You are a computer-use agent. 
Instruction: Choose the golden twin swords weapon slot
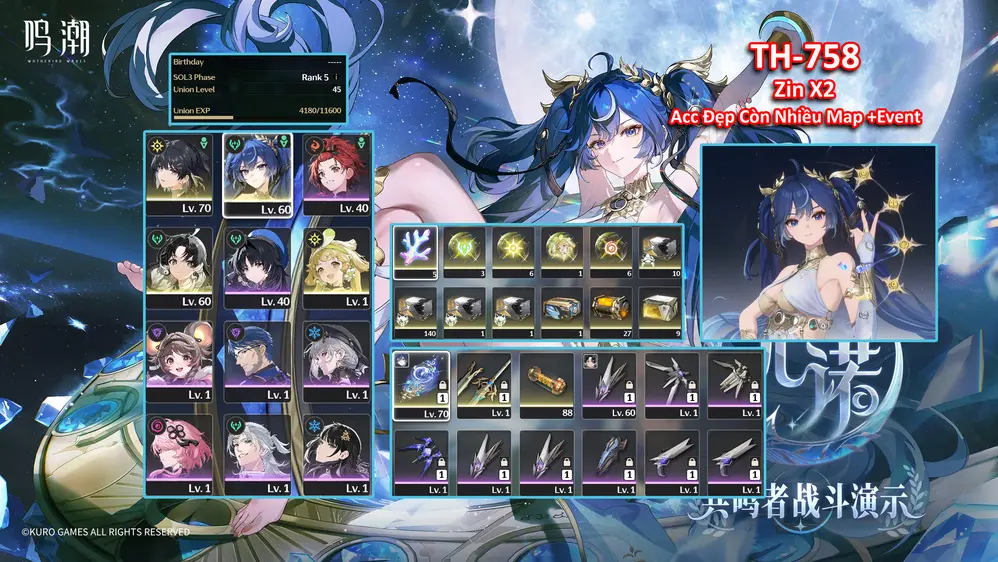484,384
